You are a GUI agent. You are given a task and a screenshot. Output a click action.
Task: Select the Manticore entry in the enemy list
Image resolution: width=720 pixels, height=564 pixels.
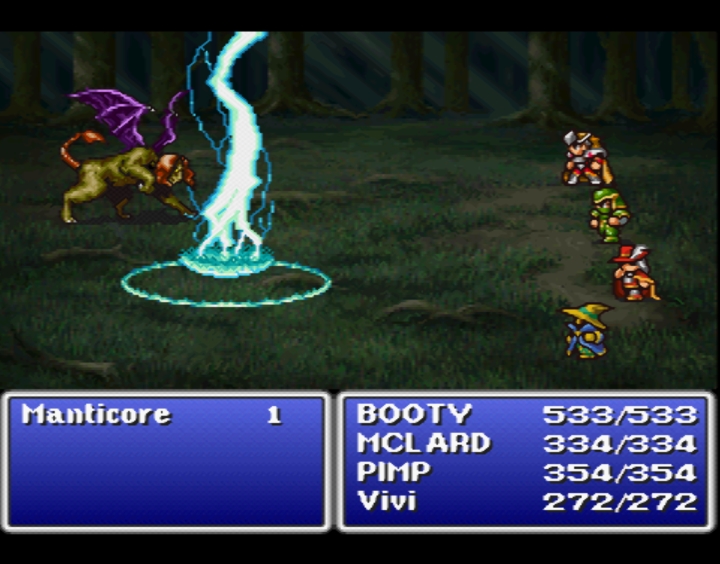[96, 414]
